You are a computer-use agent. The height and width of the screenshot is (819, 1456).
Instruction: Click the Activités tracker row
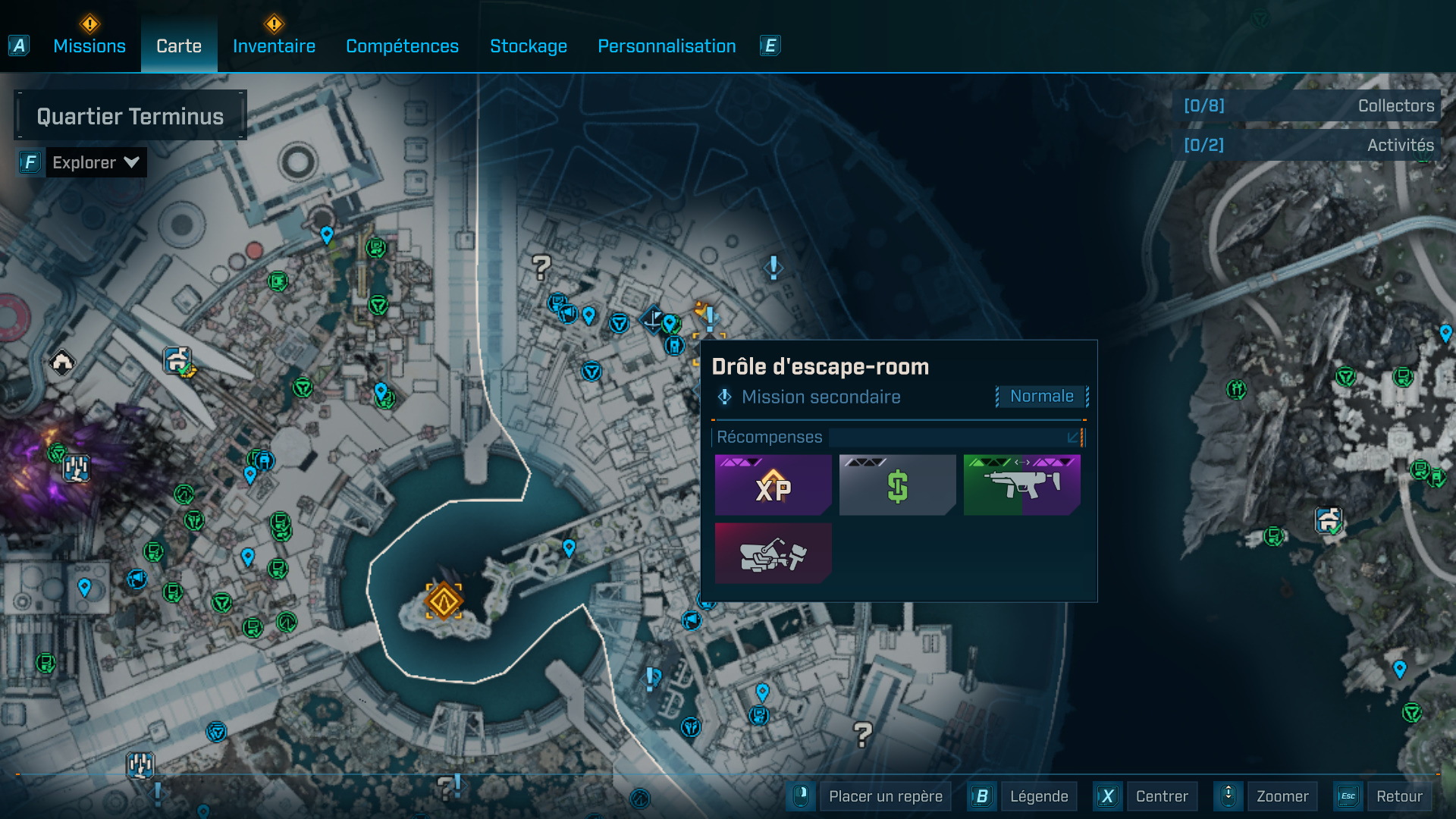click(1307, 145)
